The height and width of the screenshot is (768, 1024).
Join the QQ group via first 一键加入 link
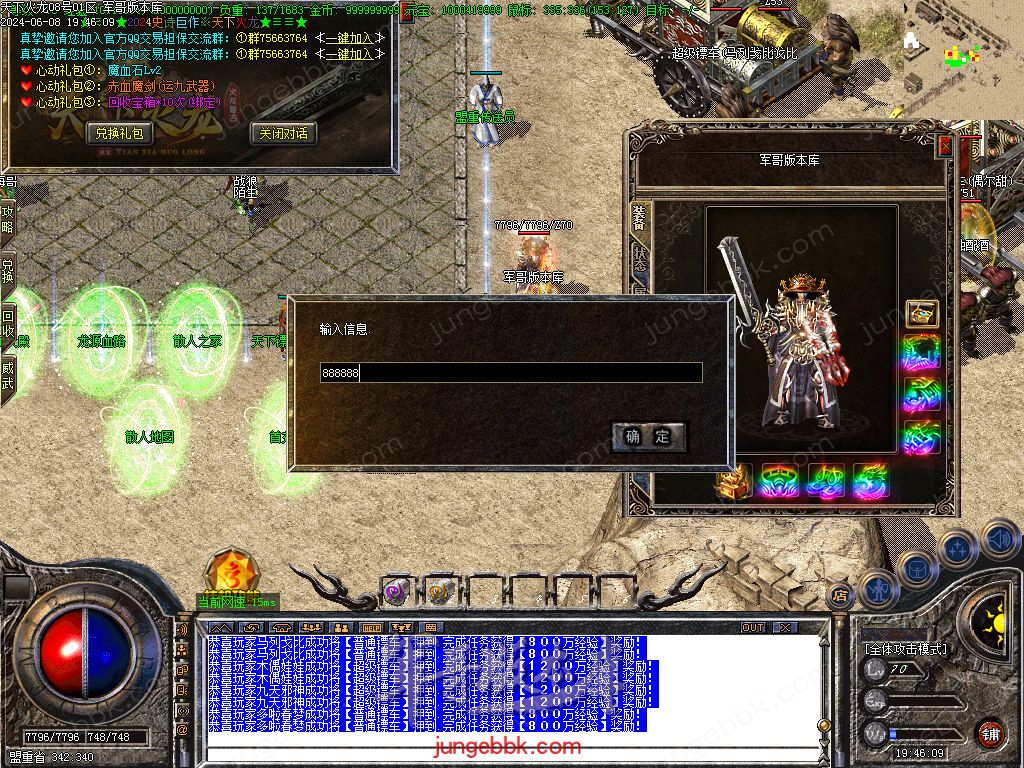pyautogui.click(x=349, y=38)
